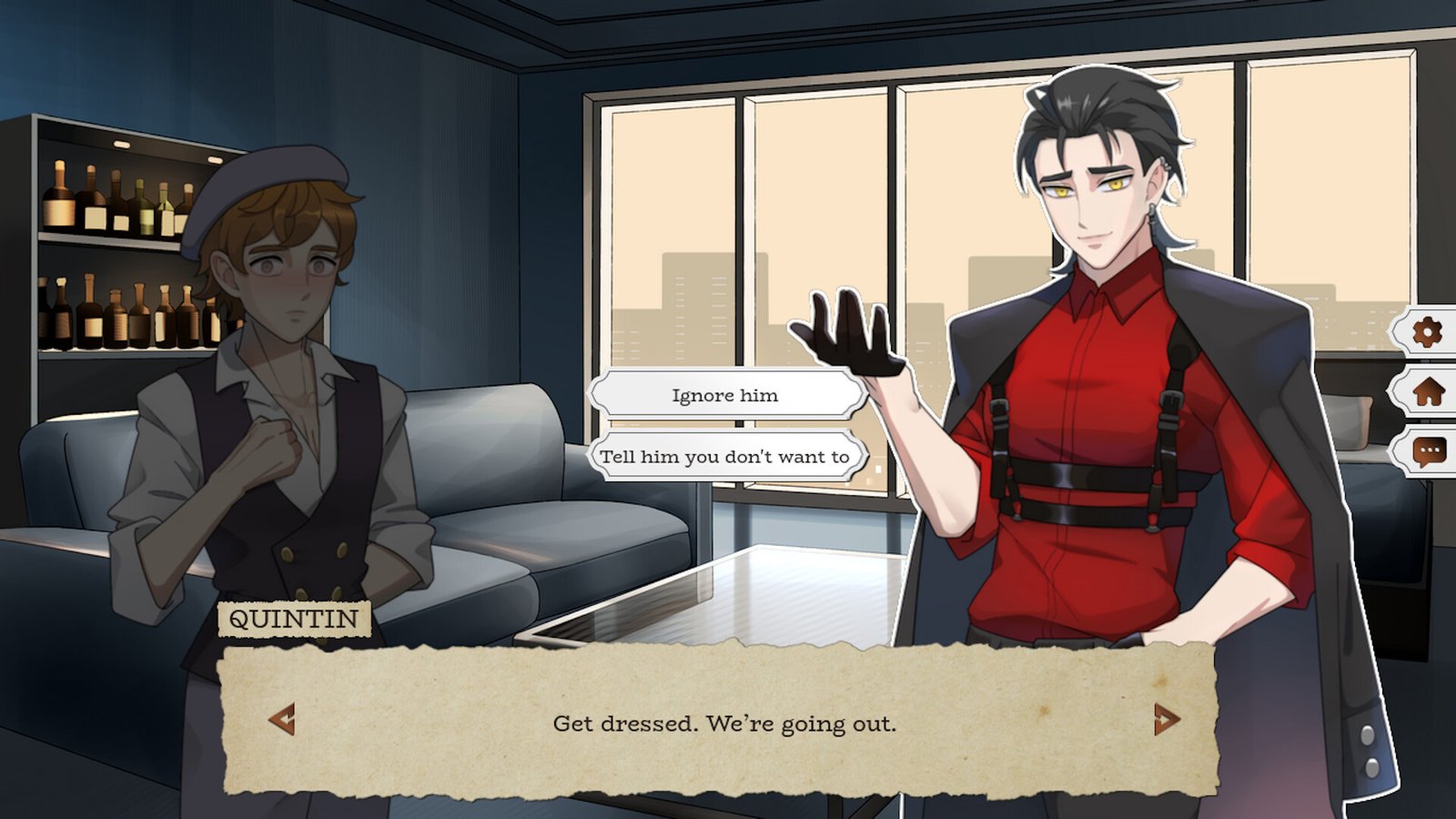Open settings with the gear icon
This screenshot has height=819, width=1456.
pos(1427,332)
